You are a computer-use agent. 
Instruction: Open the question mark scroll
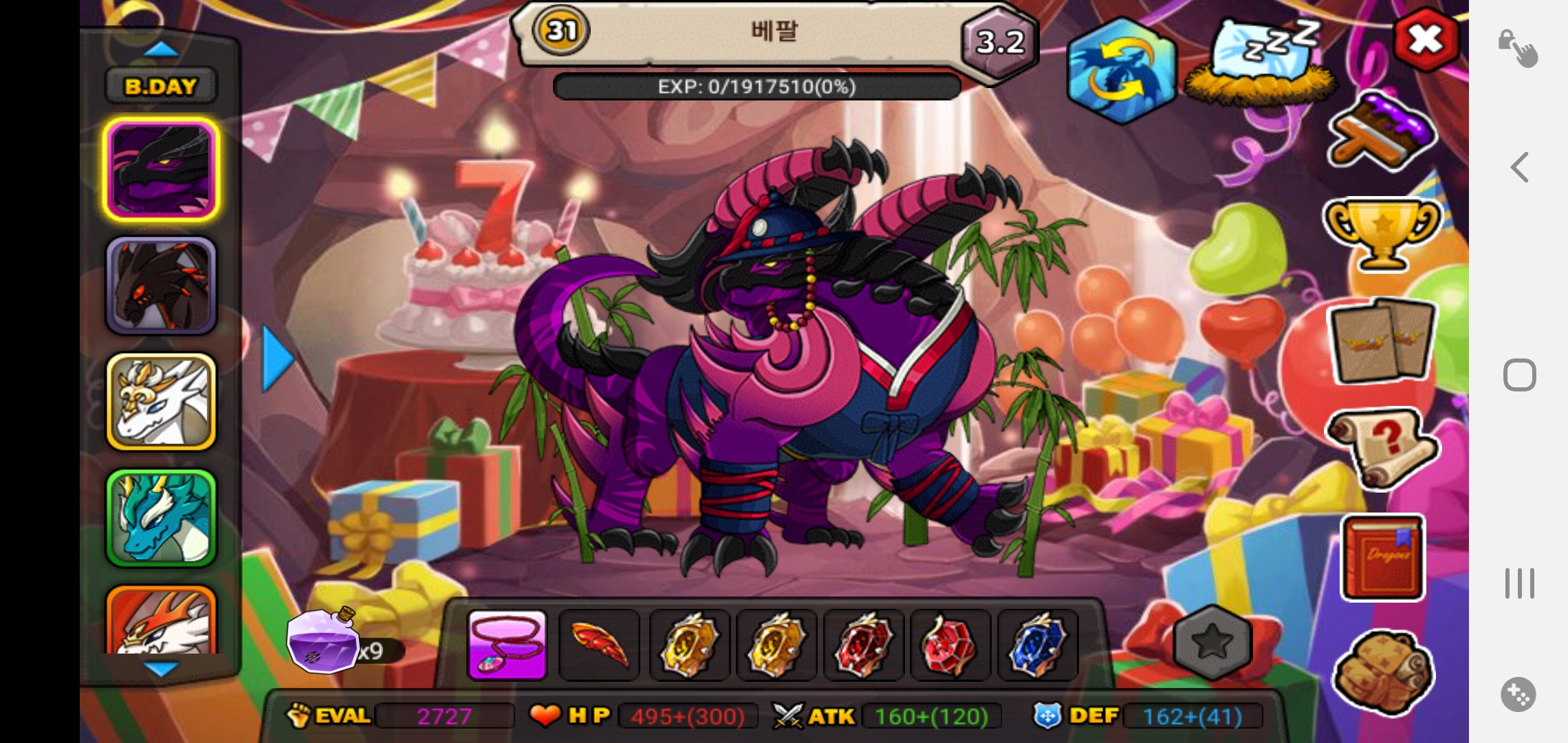[x=1381, y=446]
